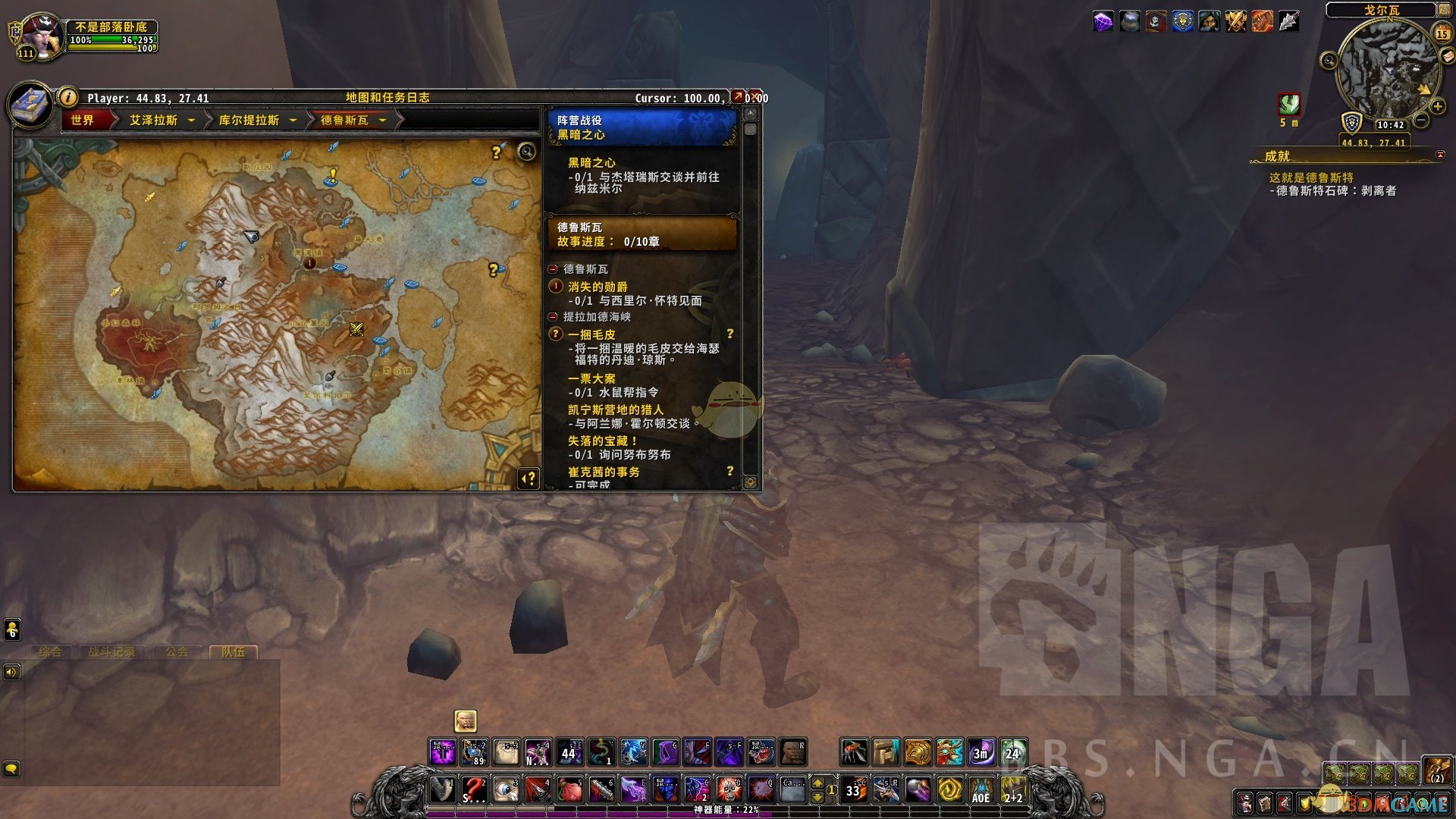The width and height of the screenshot is (1456, 819).
Task: Collapse the 成就 tracker header
Action: pyautogui.click(x=1440, y=155)
